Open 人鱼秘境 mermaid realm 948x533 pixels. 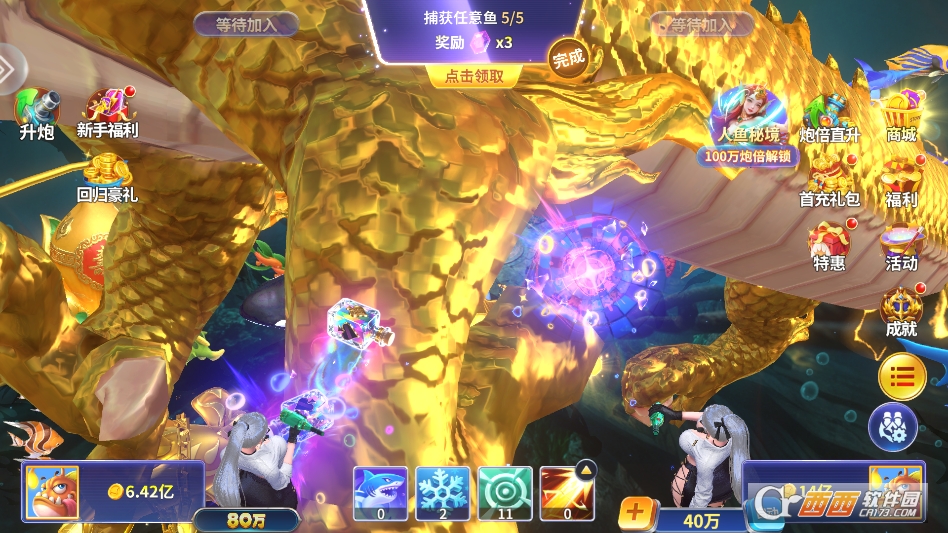click(x=747, y=117)
